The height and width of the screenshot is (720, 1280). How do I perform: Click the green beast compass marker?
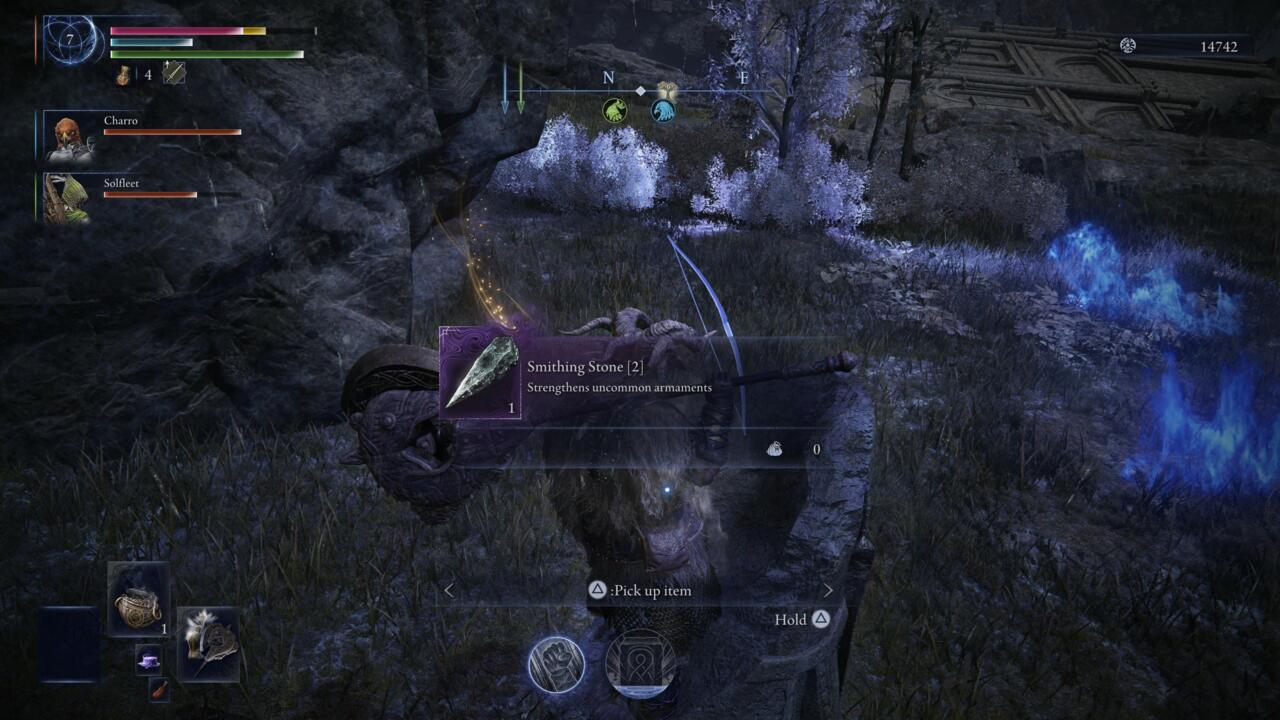point(615,110)
